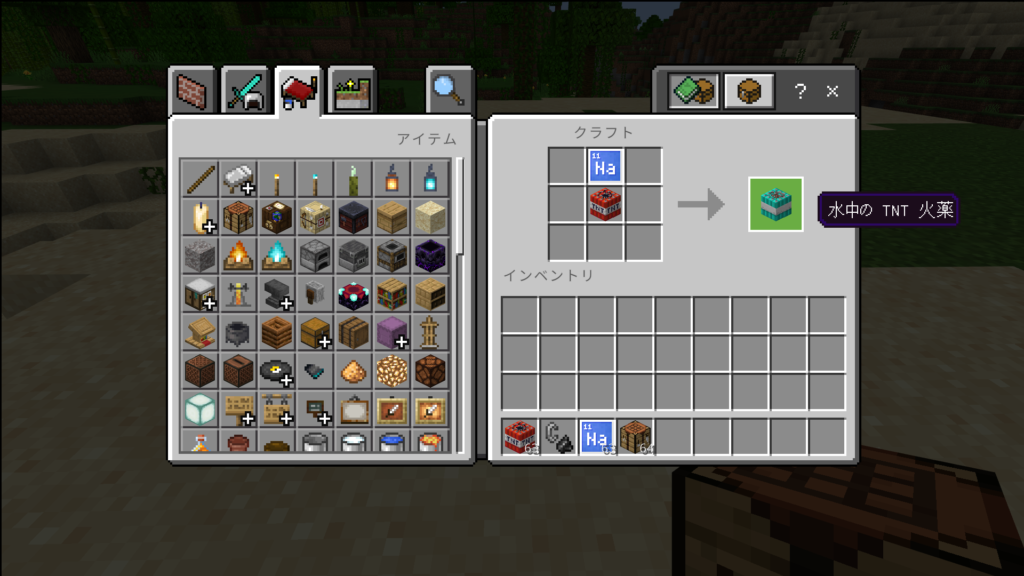Screen dimensions: 1024x576
Task: Open the Nature tab with grass block
Action: coord(352,92)
